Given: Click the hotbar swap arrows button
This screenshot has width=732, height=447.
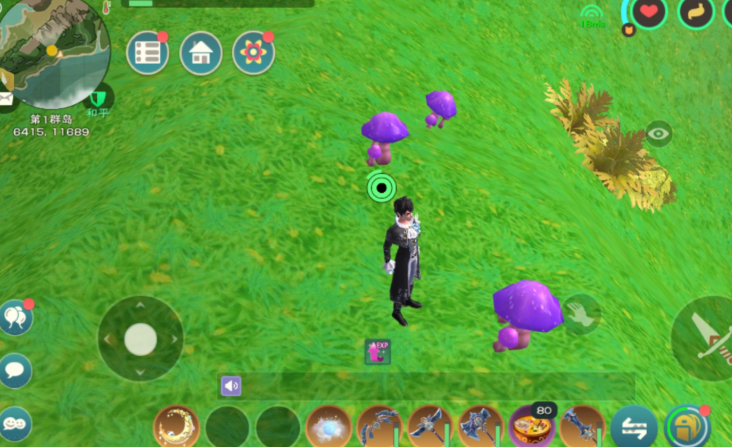Looking at the screenshot, I should point(634,427).
